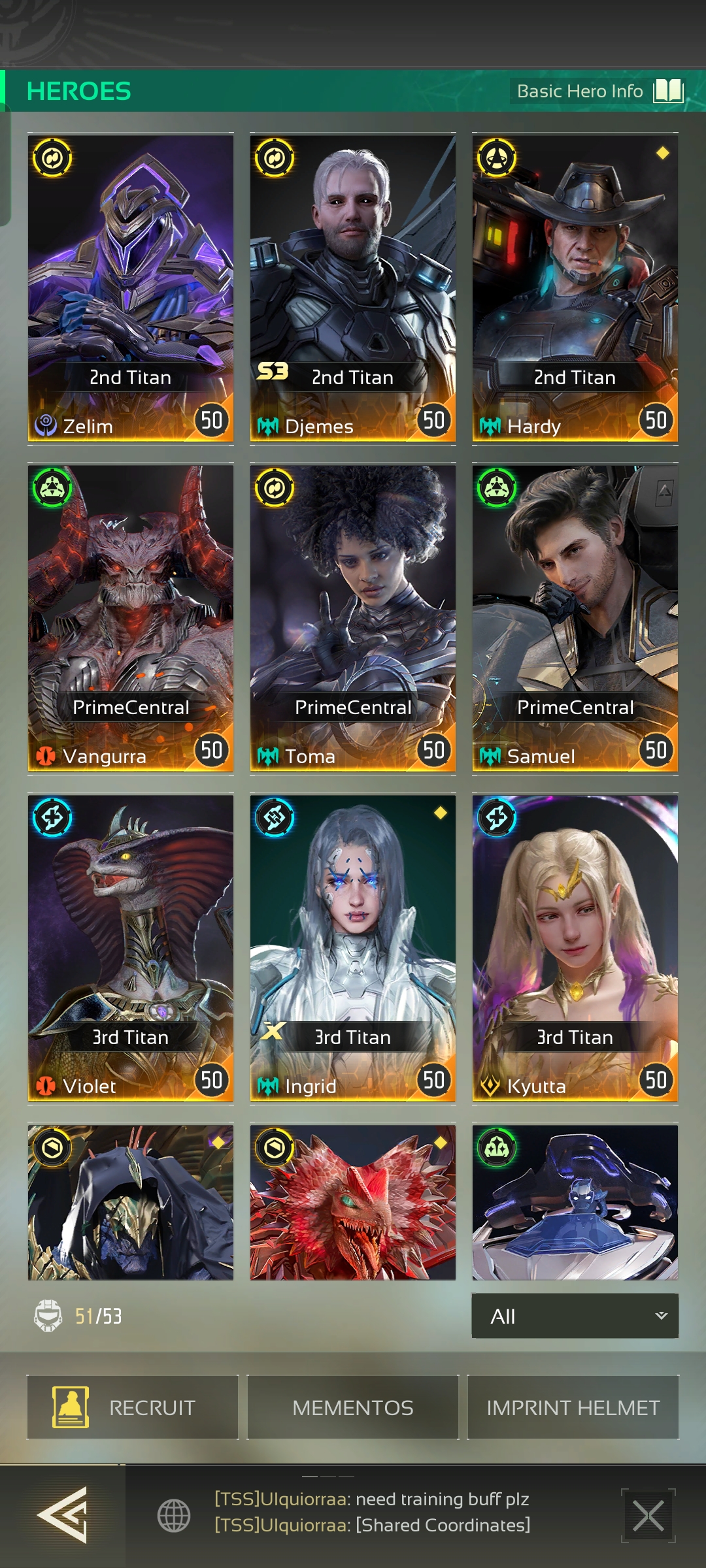Select the Zelim hero card
This screenshot has width=706, height=1568.
point(131,287)
